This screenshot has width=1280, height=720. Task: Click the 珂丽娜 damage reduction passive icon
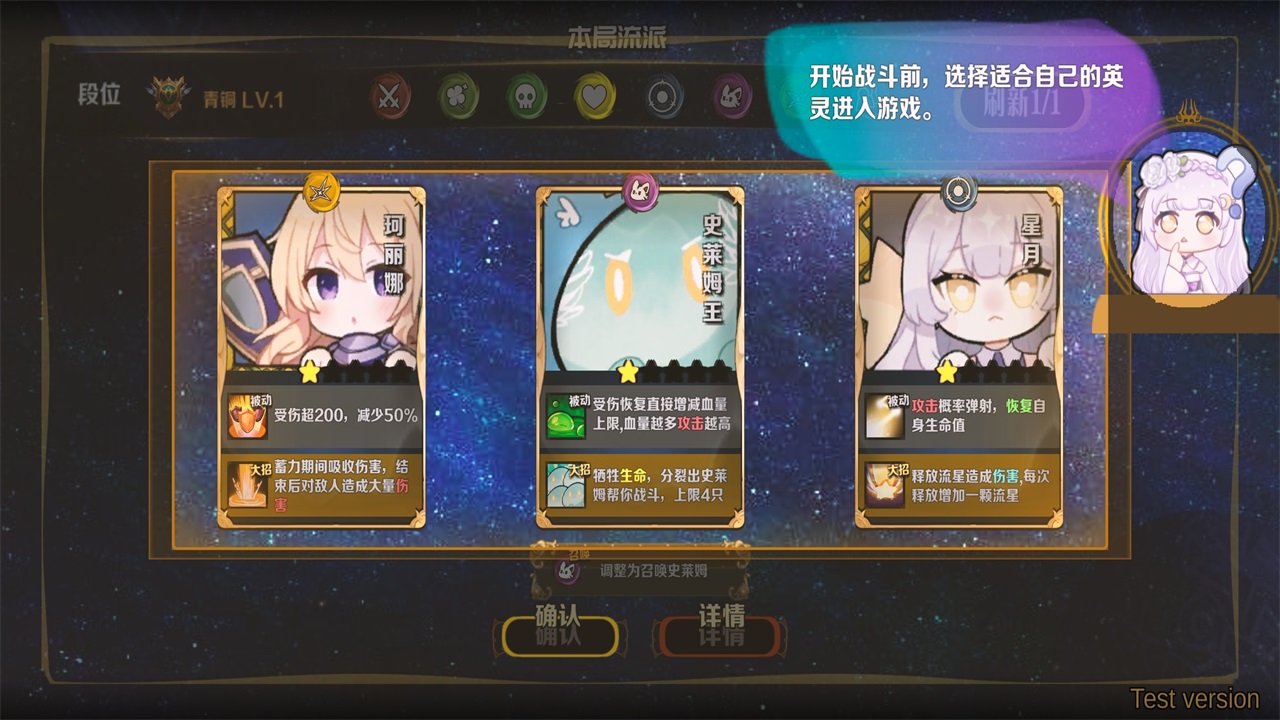[247, 416]
